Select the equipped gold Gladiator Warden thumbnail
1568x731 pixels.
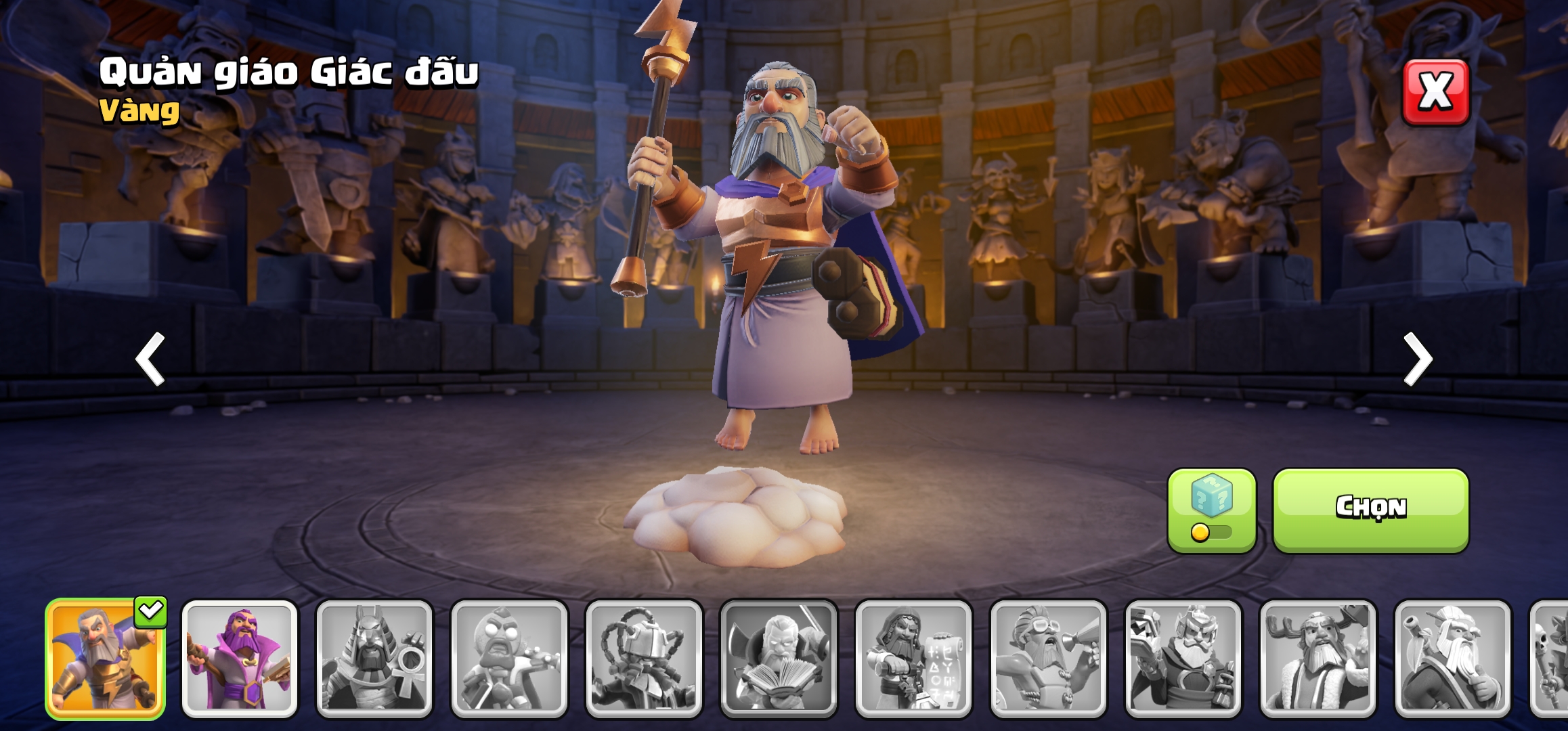(105, 659)
